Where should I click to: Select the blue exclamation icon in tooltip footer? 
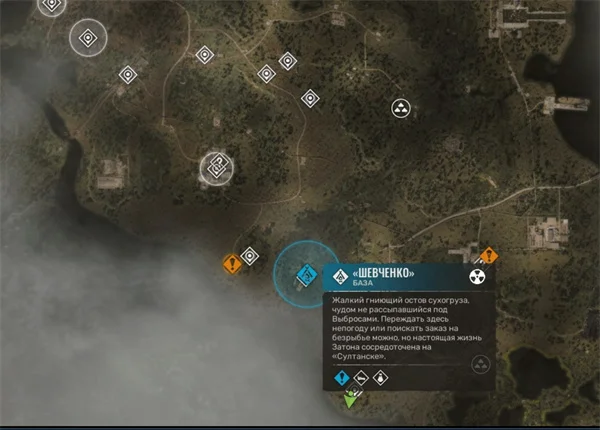tap(342, 378)
